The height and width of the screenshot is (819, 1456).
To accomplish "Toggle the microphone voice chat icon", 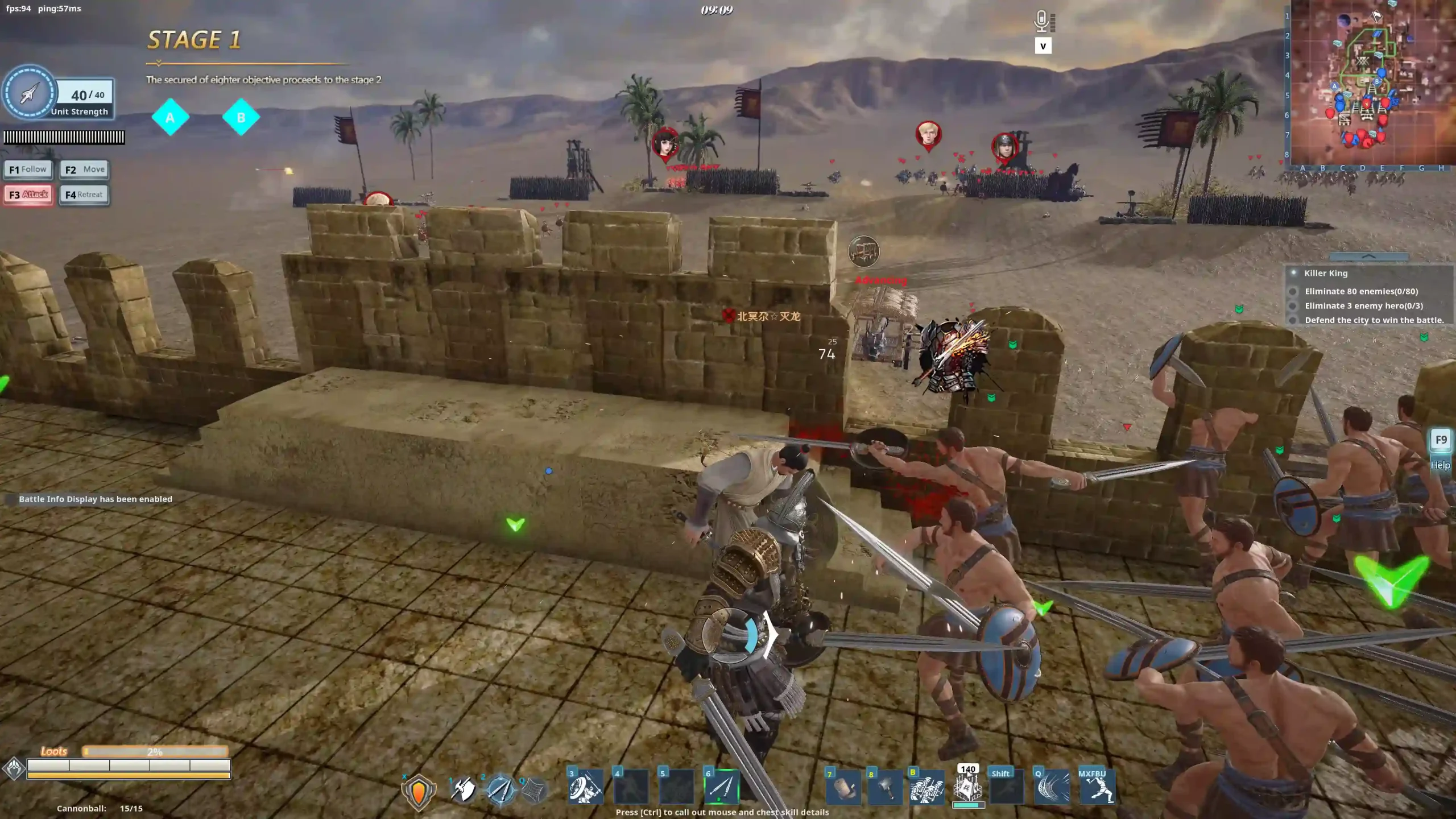I will (x=1042, y=22).
